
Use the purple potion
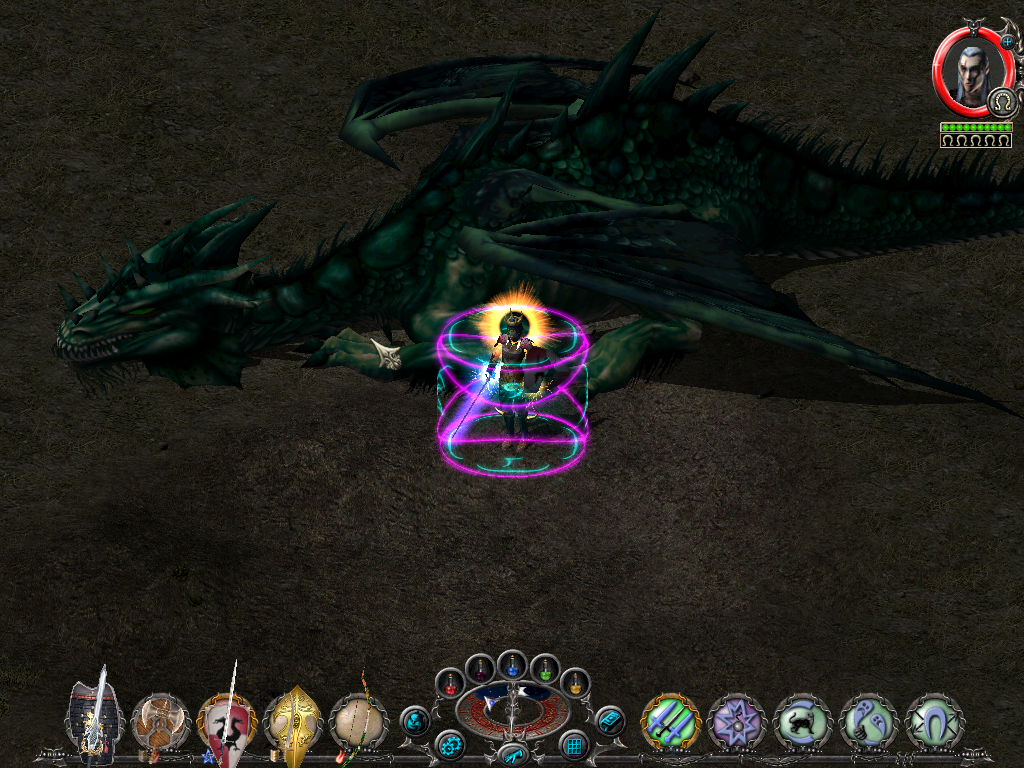pos(480,667)
